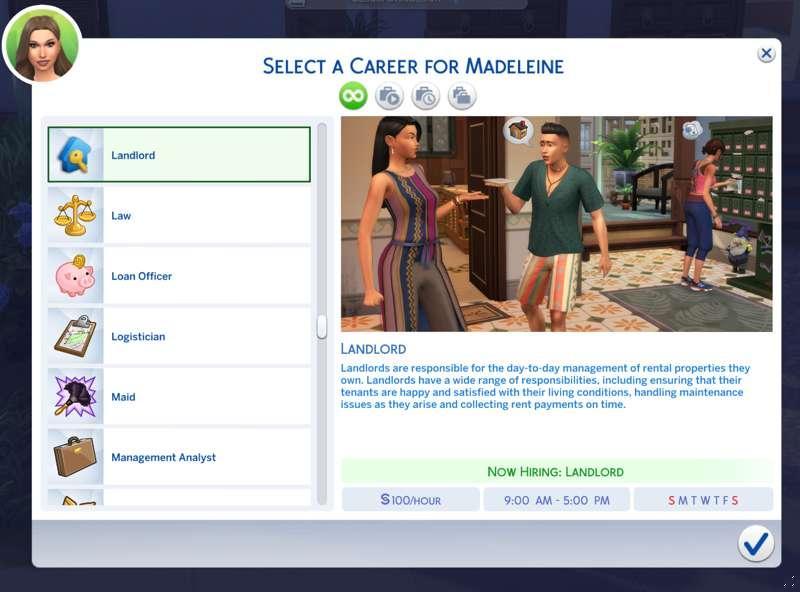Select the Management Analyst career
Image resolution: width=800 pixels, height=592 pixels.
[x=179, y=457]
